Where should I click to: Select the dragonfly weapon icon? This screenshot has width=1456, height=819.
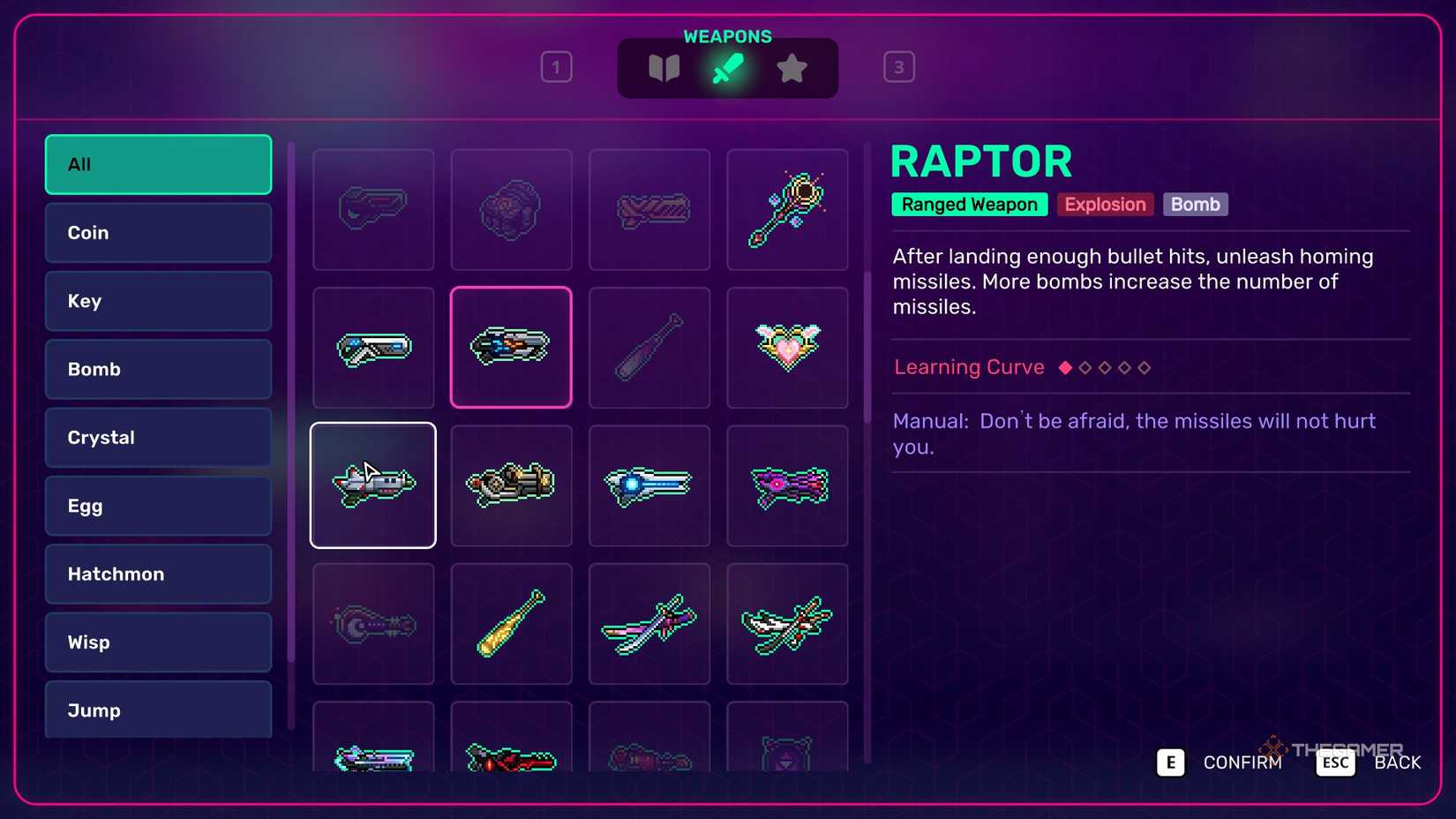click(788, 623)
